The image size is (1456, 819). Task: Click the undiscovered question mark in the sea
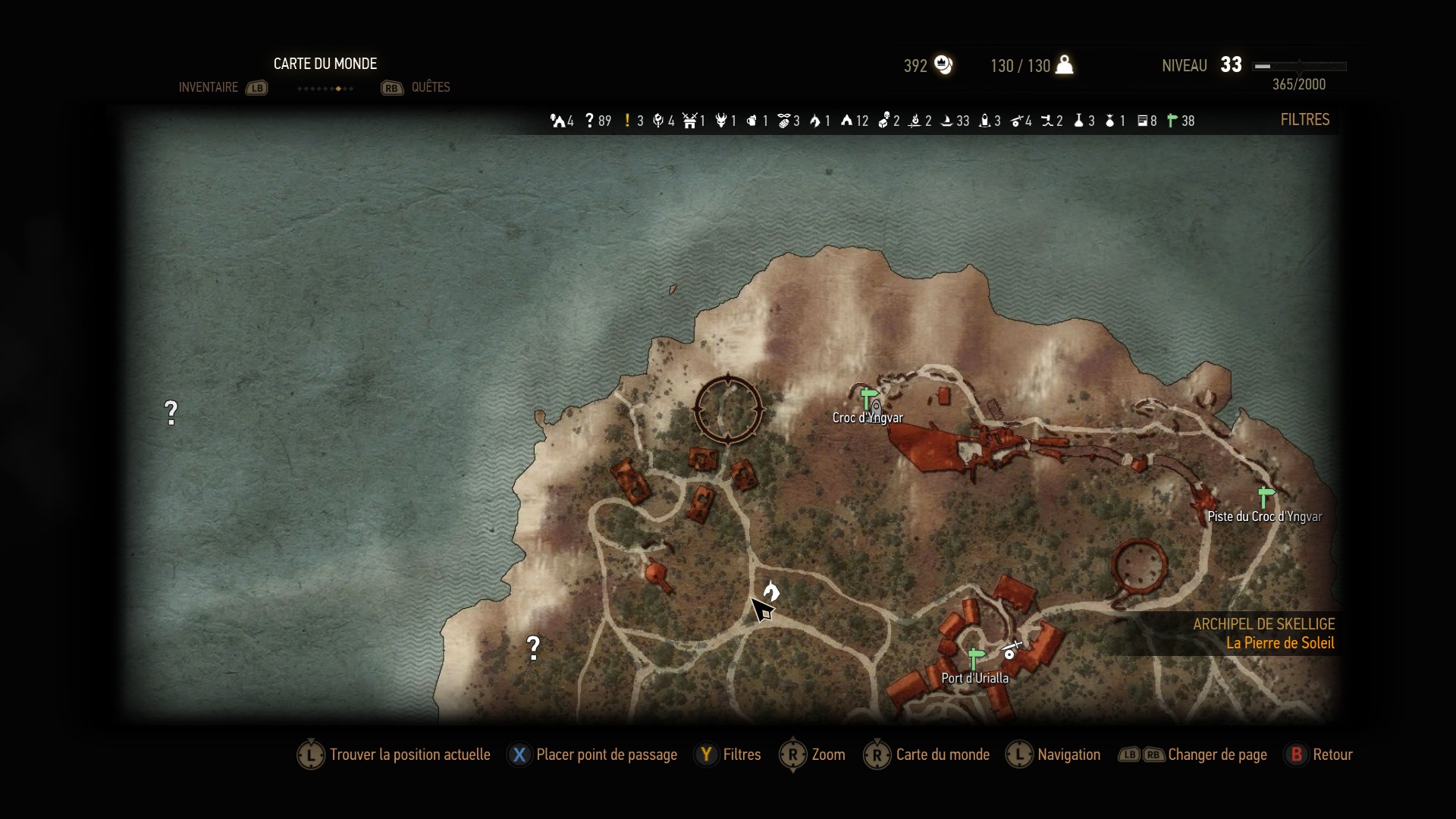[171, 413]
